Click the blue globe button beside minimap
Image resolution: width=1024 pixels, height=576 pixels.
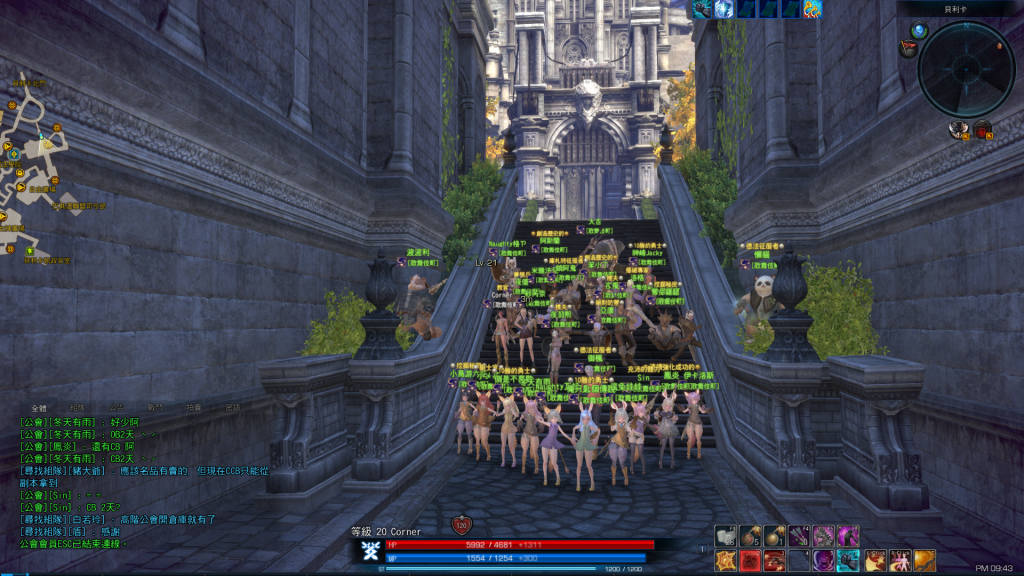coord(919,31)
